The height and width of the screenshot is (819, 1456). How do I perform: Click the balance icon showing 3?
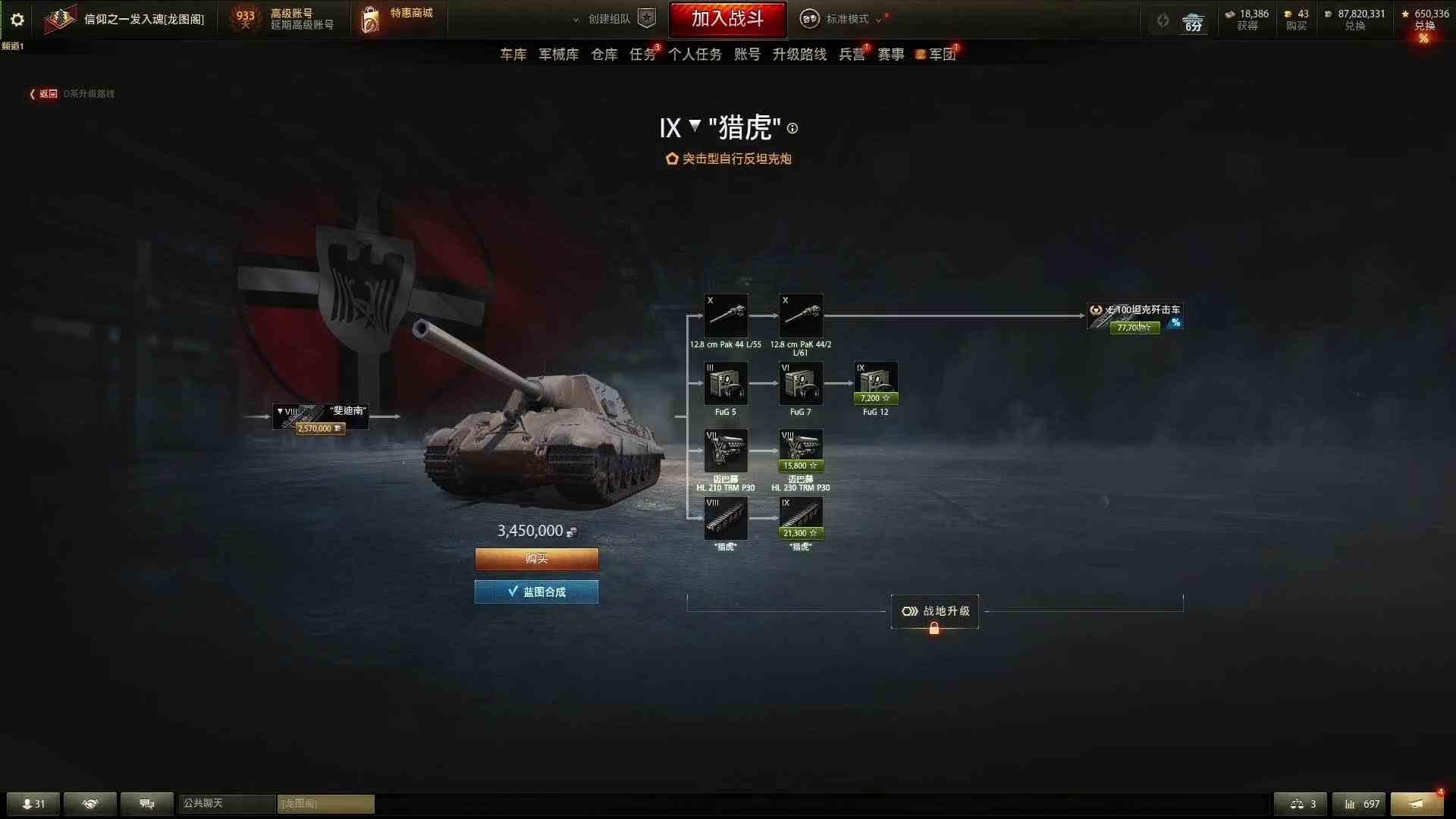[x=1301, y=804]
